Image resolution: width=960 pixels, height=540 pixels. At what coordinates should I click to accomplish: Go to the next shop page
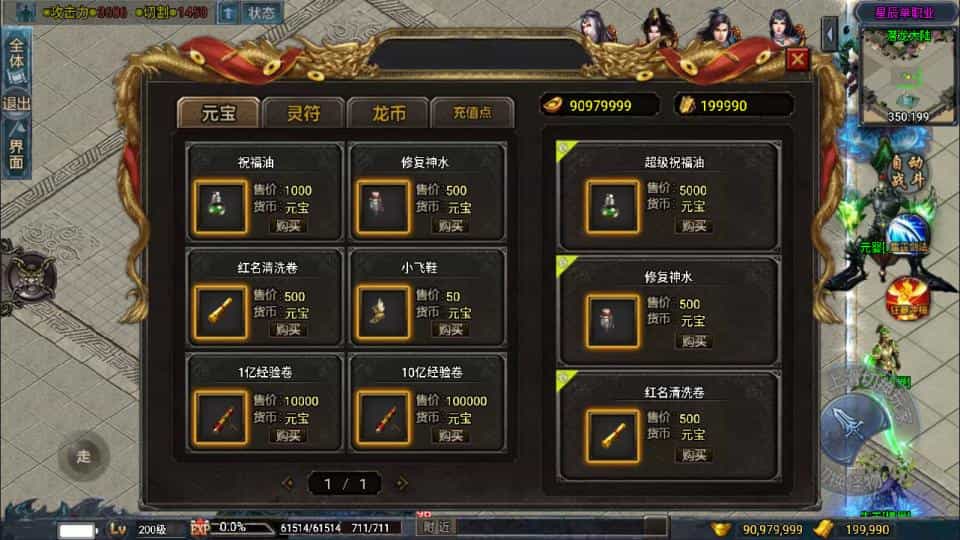(x=402, y=484)
